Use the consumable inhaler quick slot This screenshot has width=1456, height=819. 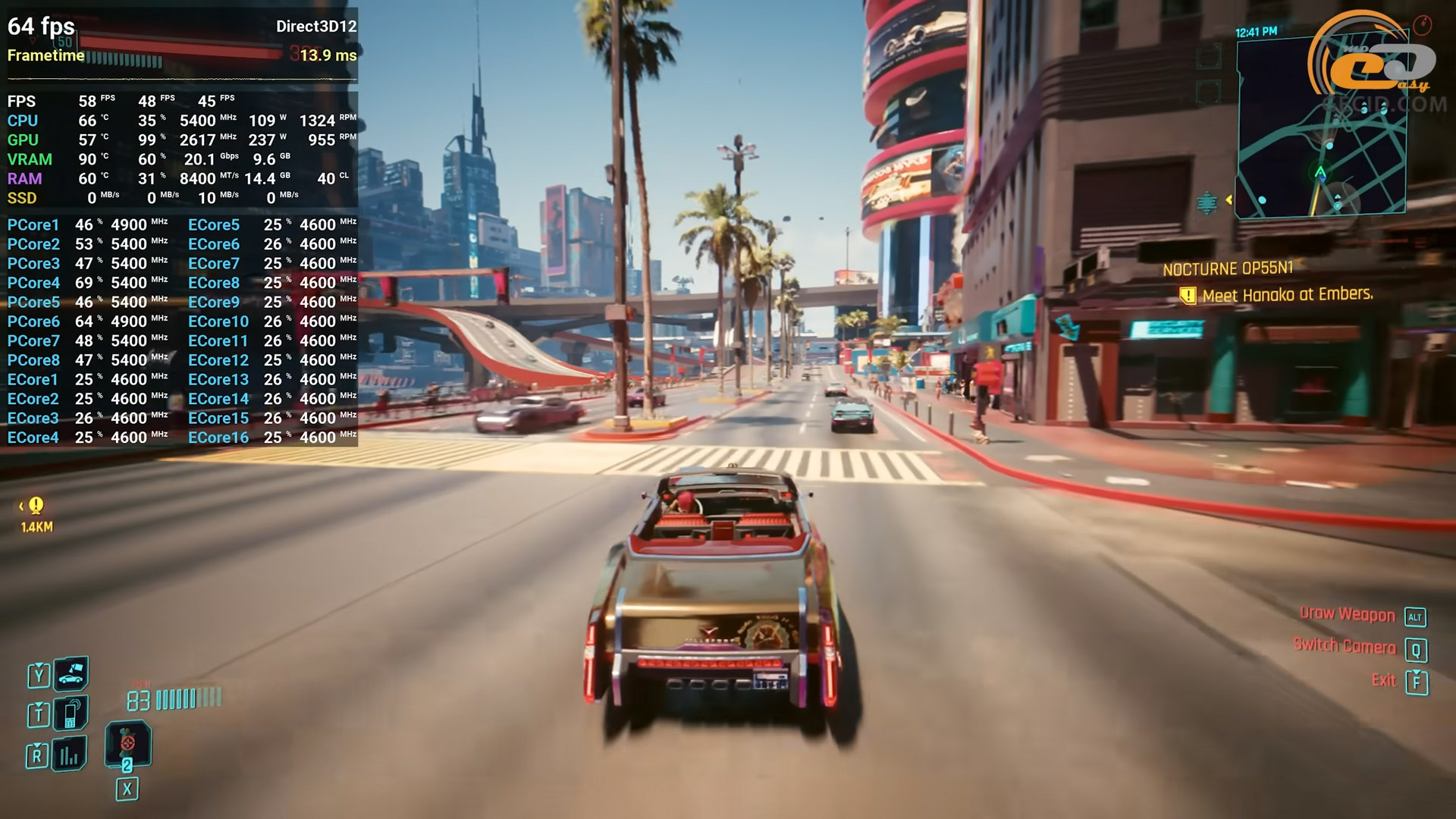pos(127,743)
